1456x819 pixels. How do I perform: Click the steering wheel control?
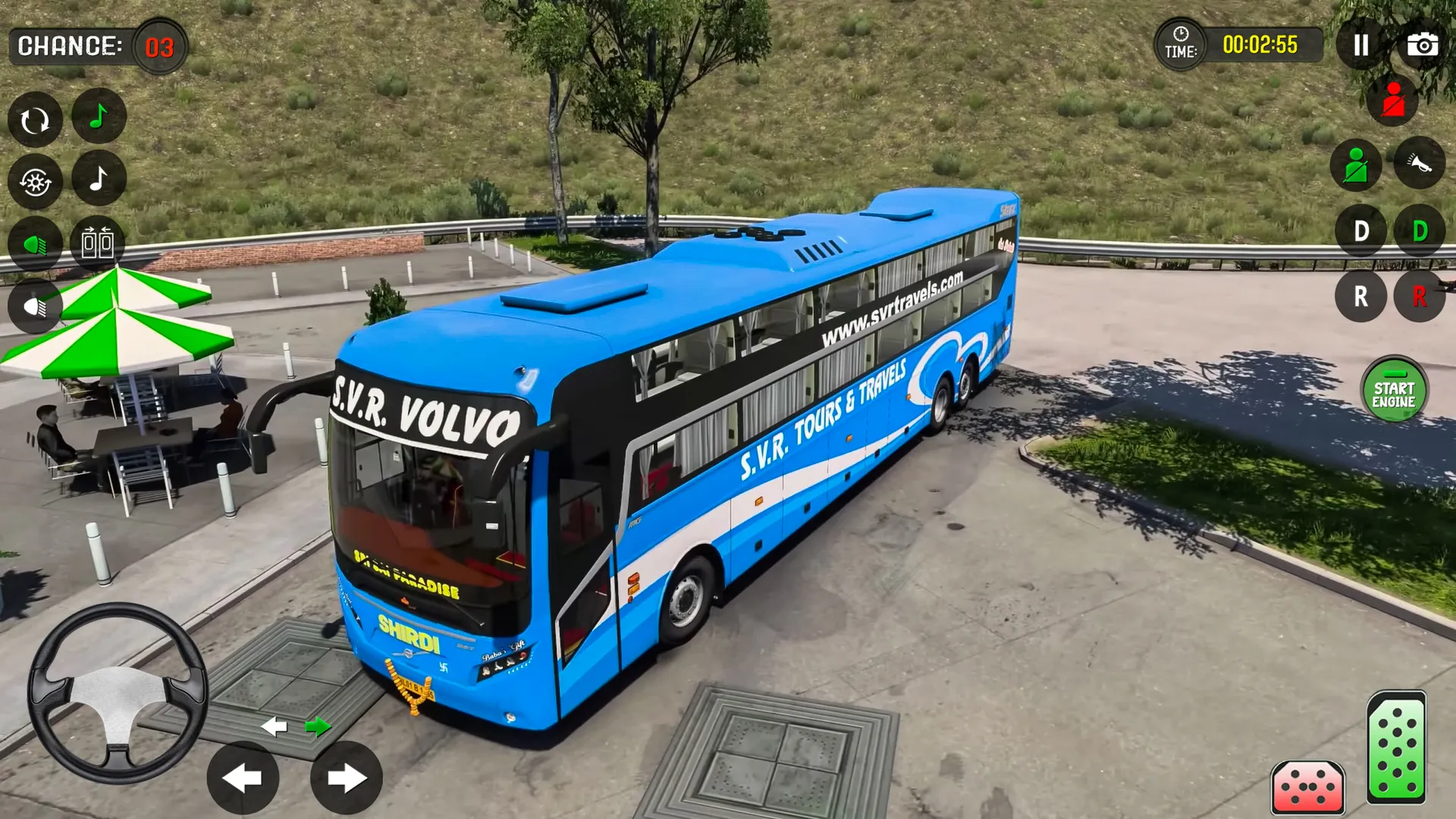(x=118, y=692)
